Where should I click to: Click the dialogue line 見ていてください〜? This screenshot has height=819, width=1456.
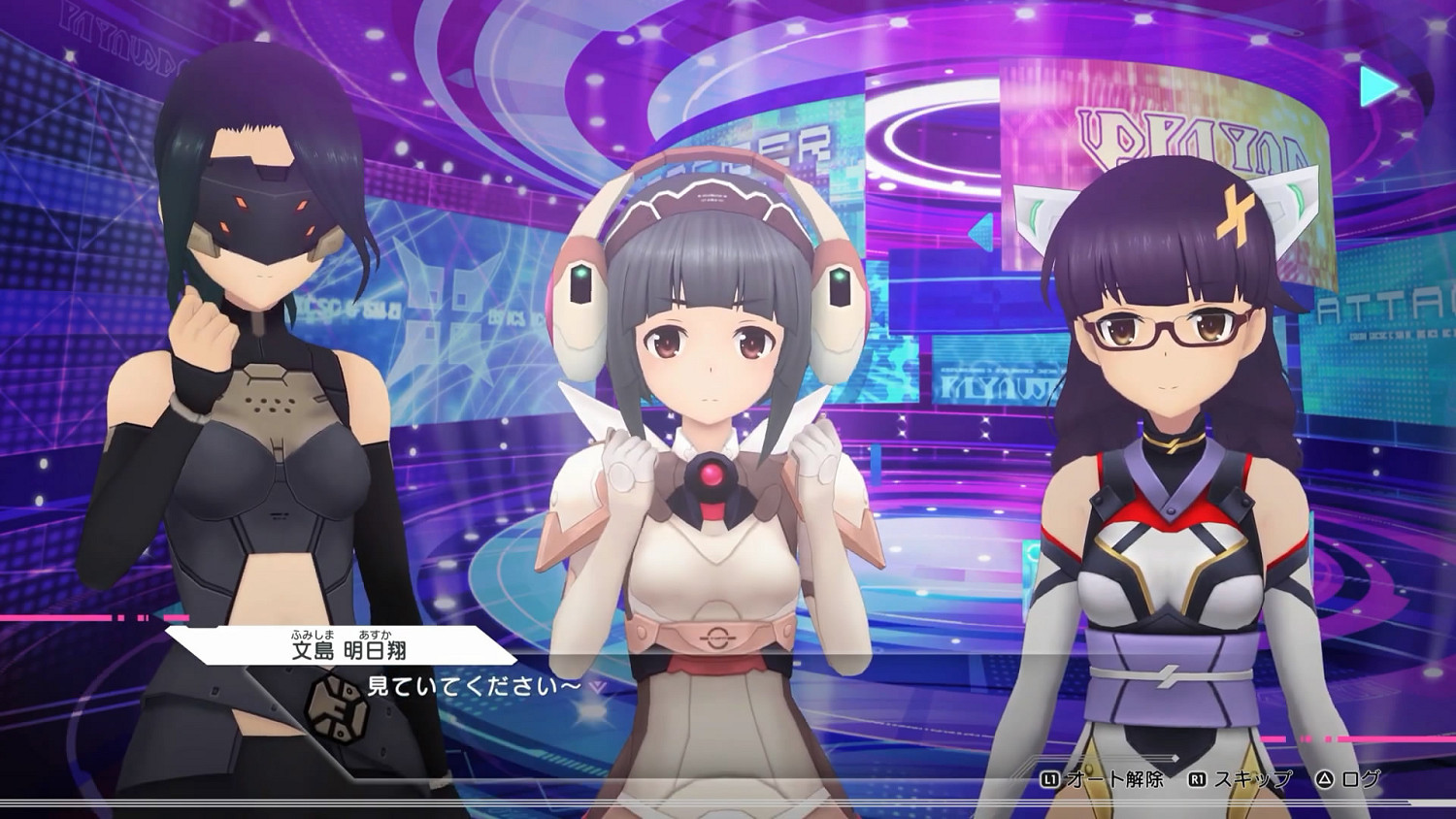pos(476,686)
